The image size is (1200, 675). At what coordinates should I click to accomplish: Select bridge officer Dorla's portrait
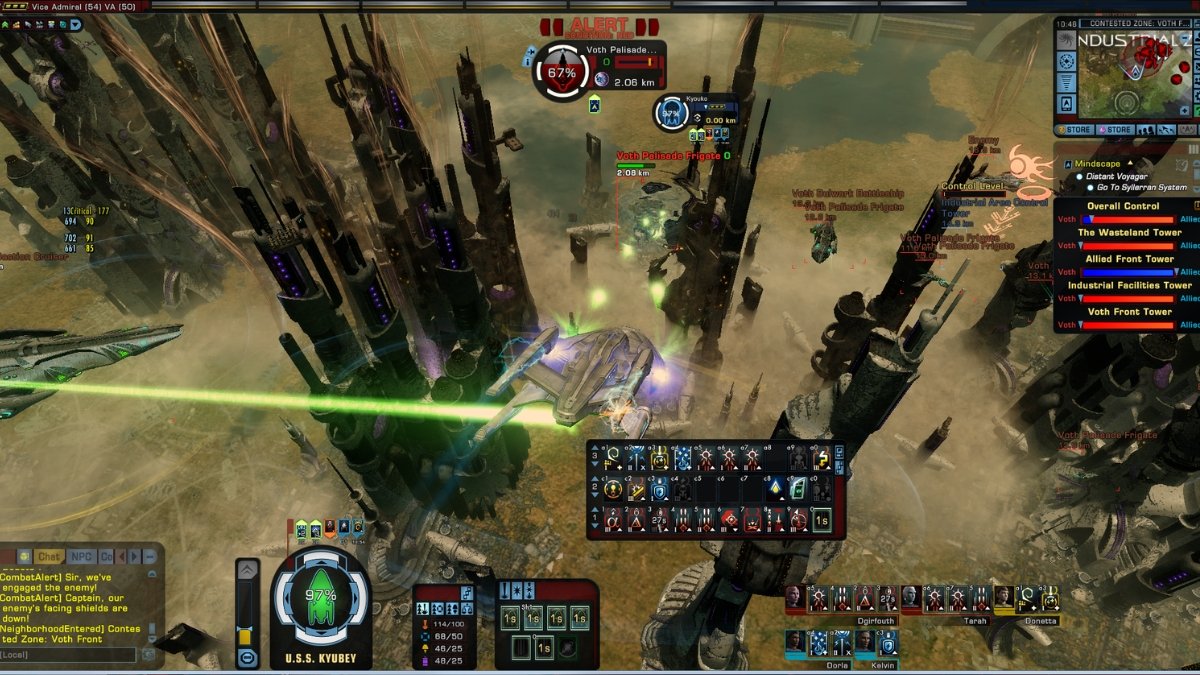[x=795, y=641]
